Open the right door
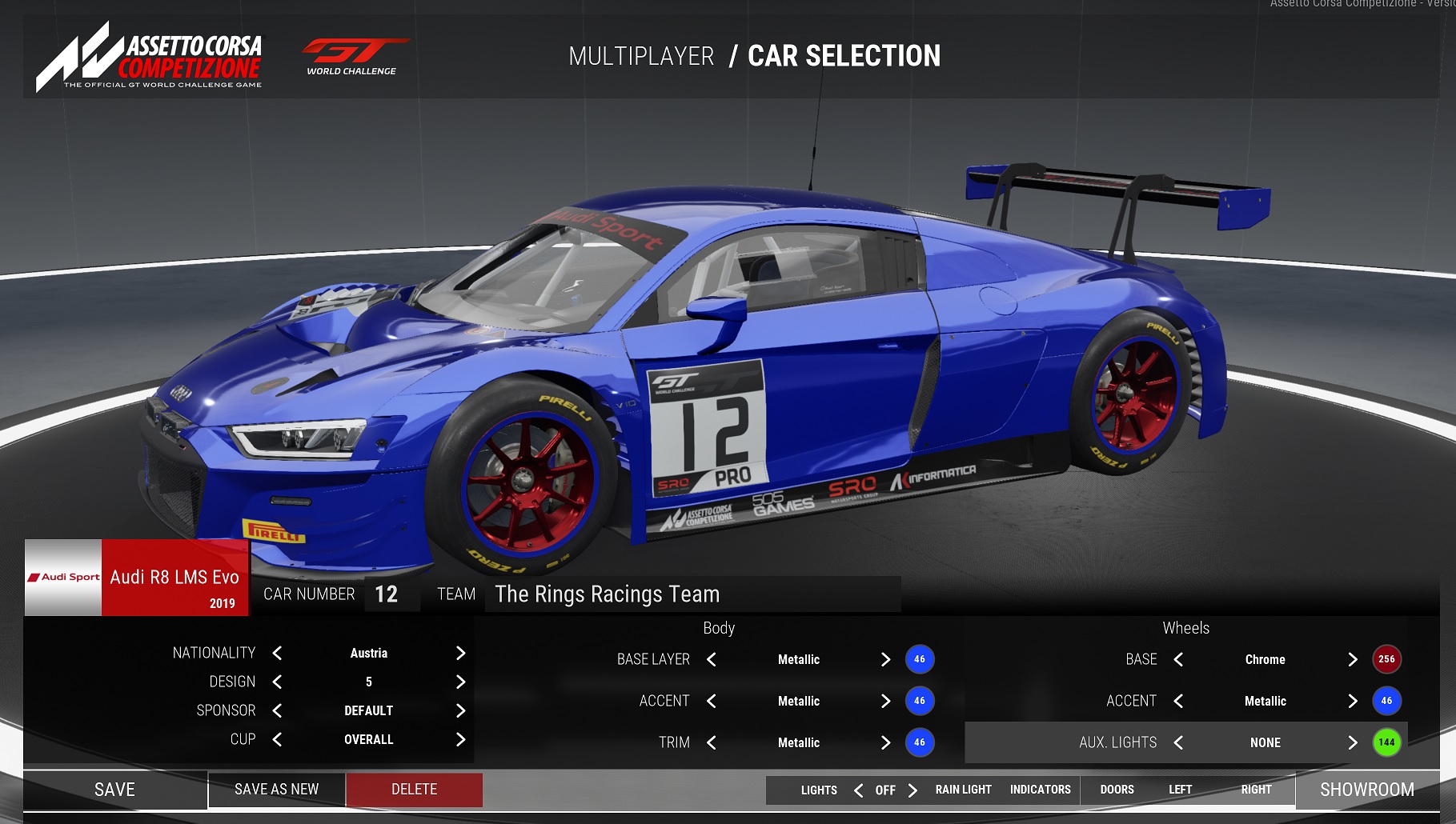 [x=1256, y=790]
